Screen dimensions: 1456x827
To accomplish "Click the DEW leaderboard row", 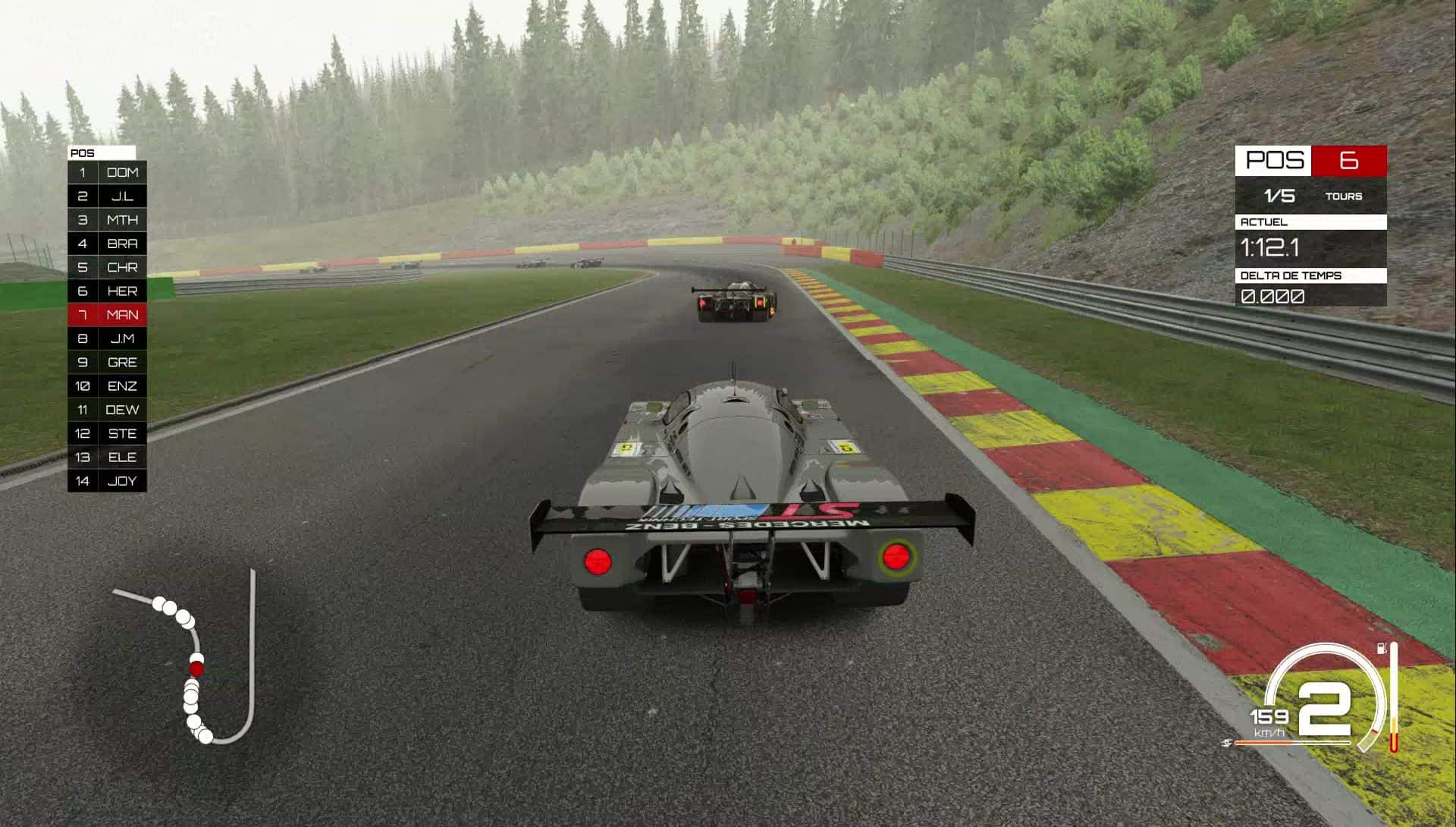I will point(108,410).
